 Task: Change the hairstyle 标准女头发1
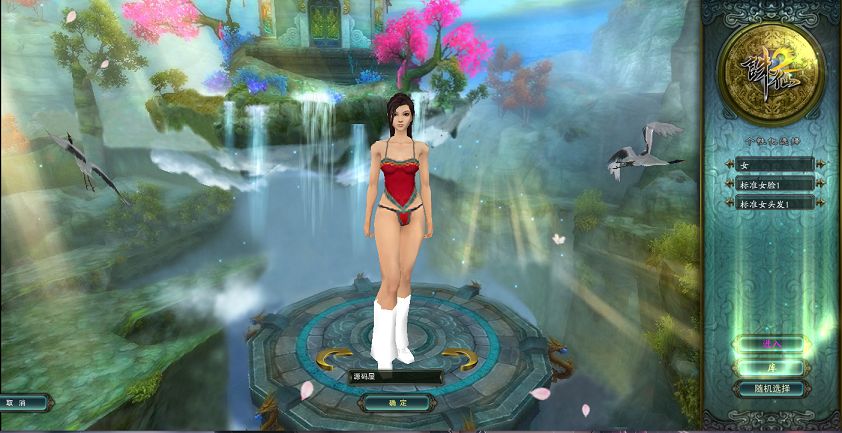click(x=770, y=204)
